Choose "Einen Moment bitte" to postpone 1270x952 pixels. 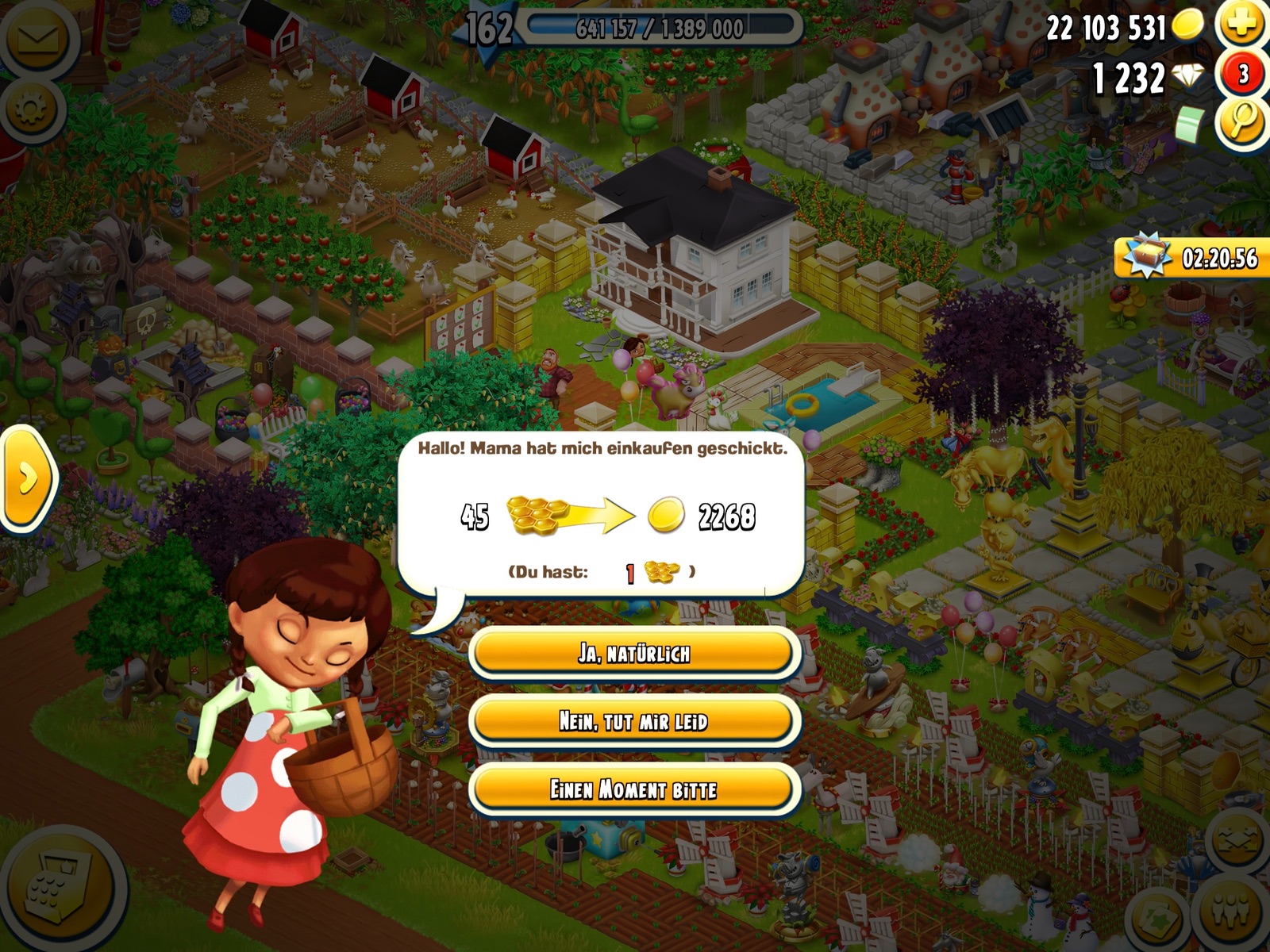point(633,789)
